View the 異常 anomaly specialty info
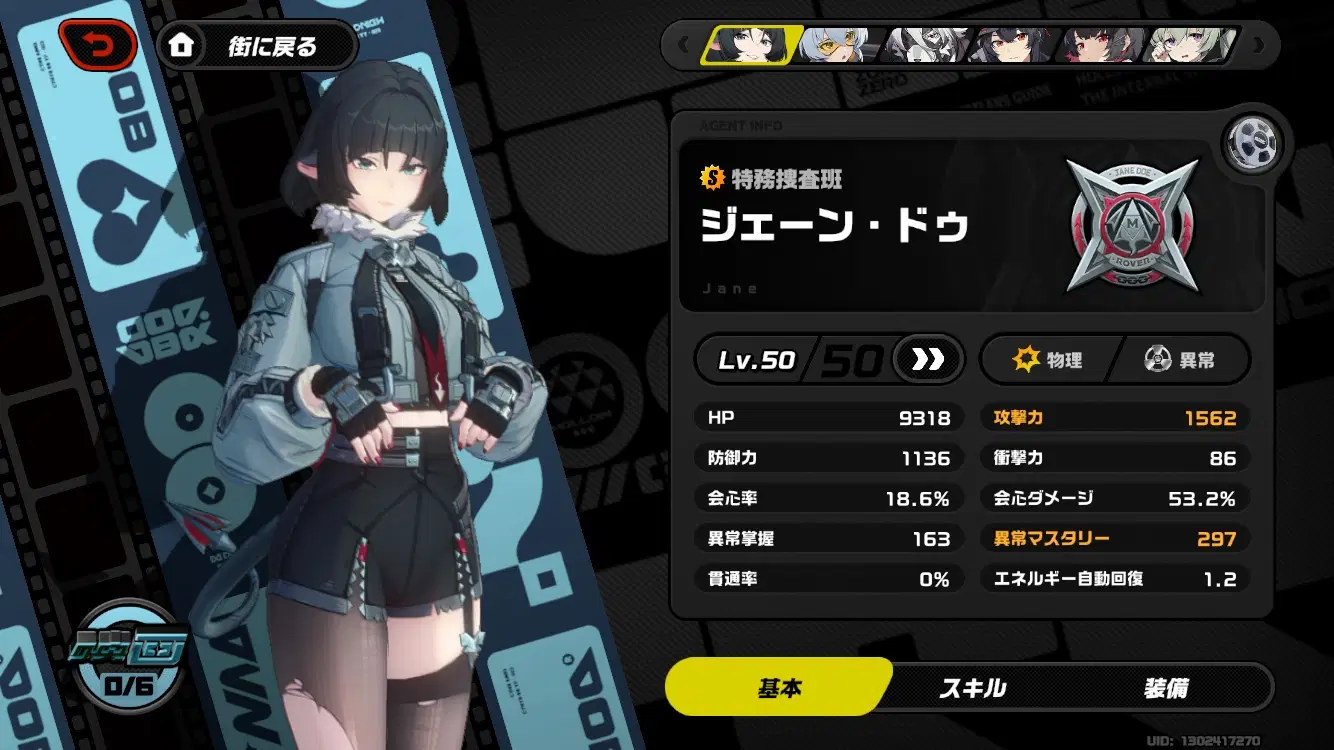Viewport: 1334px width, 750px height. click(1180, 360)
